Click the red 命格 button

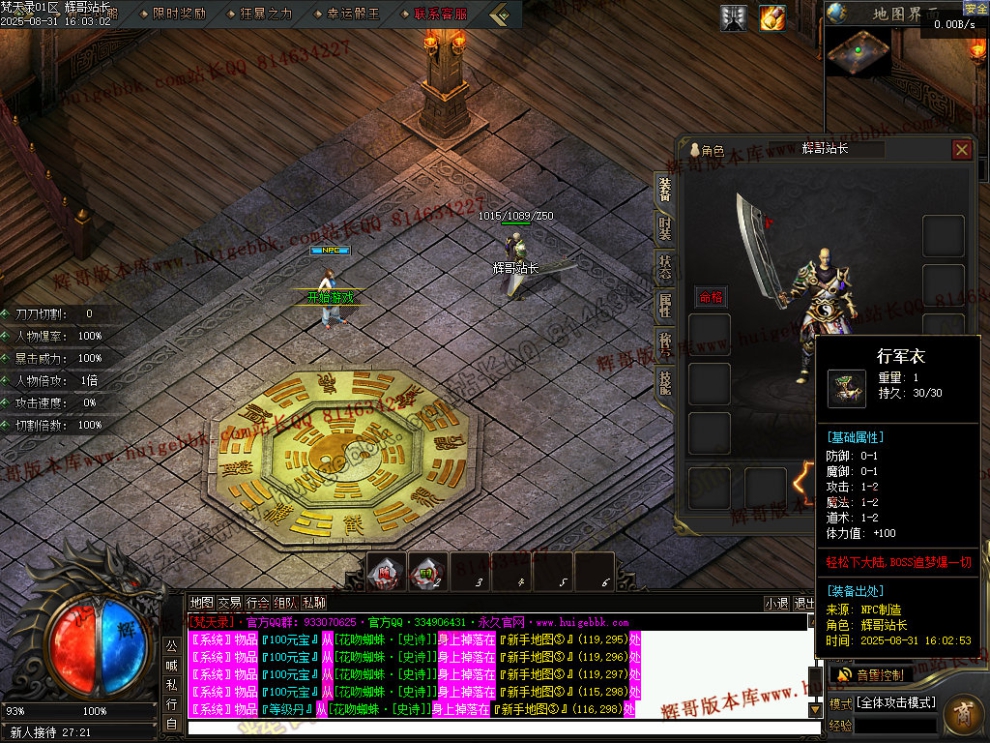coord(710,296)
